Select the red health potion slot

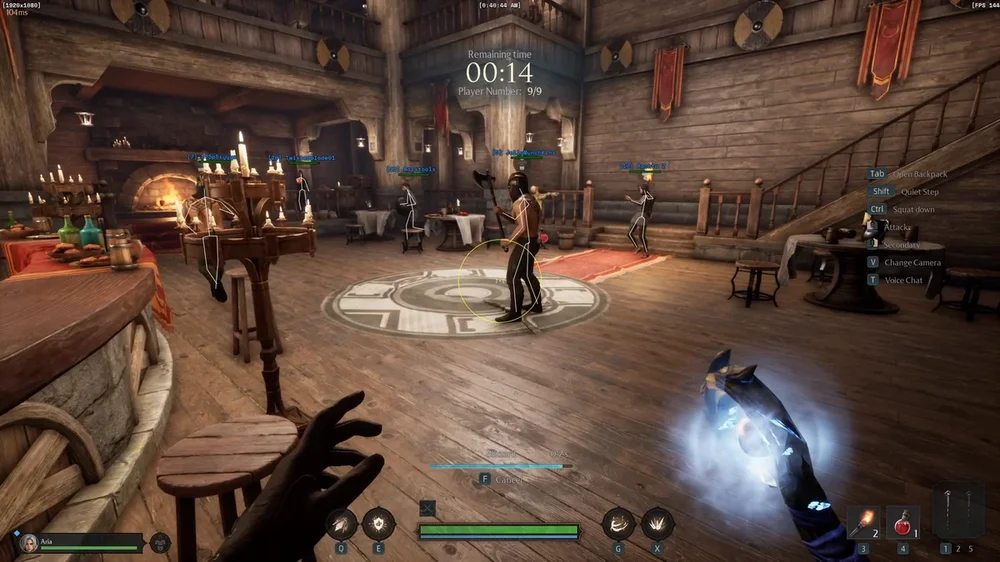pyautogui.click(x=902, y=522)
